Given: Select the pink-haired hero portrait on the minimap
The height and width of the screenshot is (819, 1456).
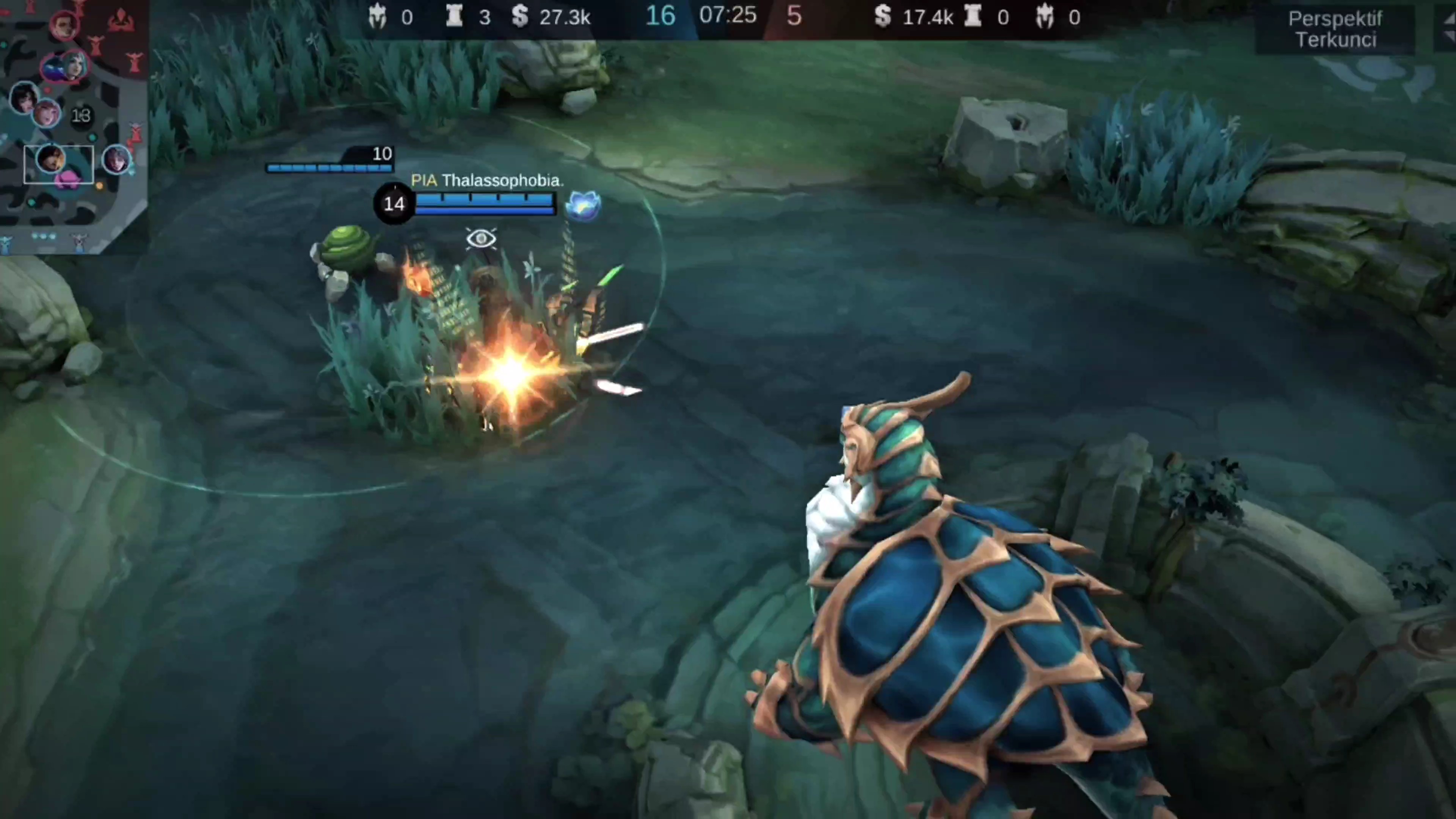Looking at the screenshot, I should pos(47,113).
